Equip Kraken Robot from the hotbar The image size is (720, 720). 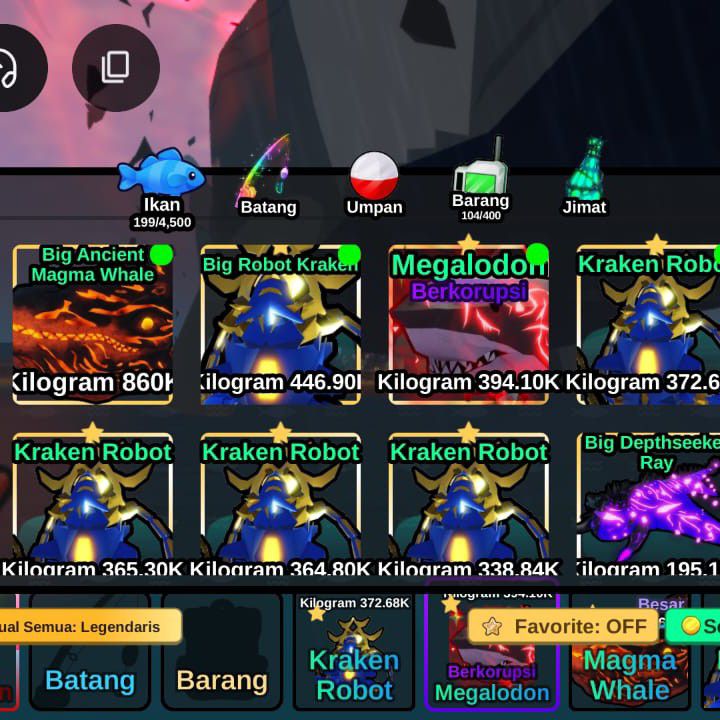coord(354,665)
